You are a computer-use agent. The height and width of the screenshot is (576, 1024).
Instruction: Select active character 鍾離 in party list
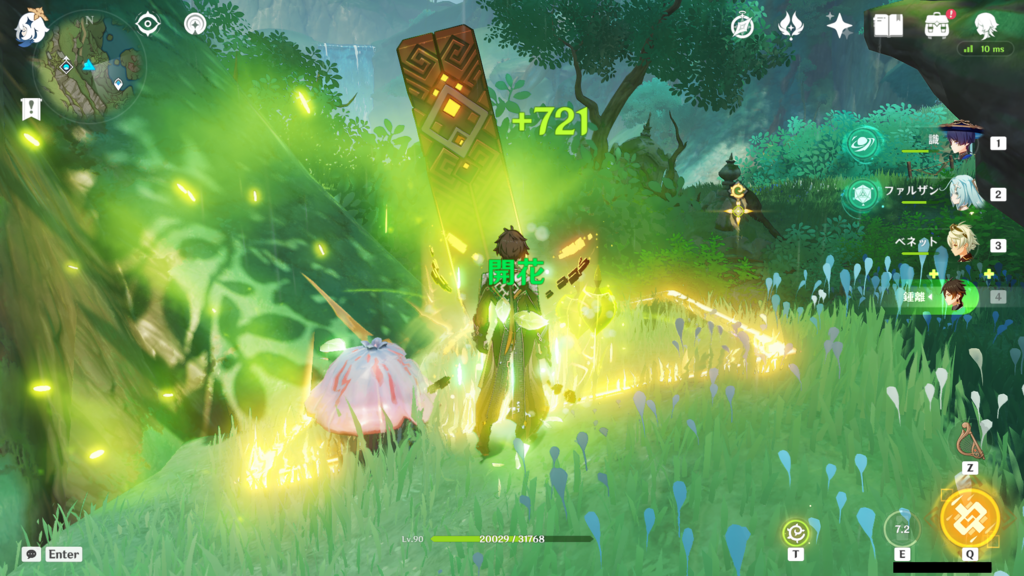(958, 296)
